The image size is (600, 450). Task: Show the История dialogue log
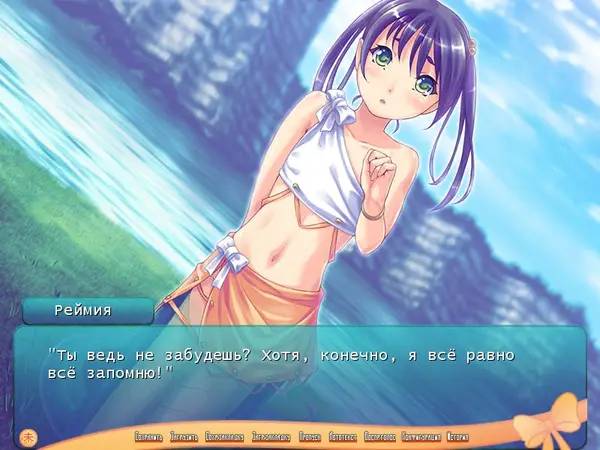pyautogui.click(x=458, y=437)
